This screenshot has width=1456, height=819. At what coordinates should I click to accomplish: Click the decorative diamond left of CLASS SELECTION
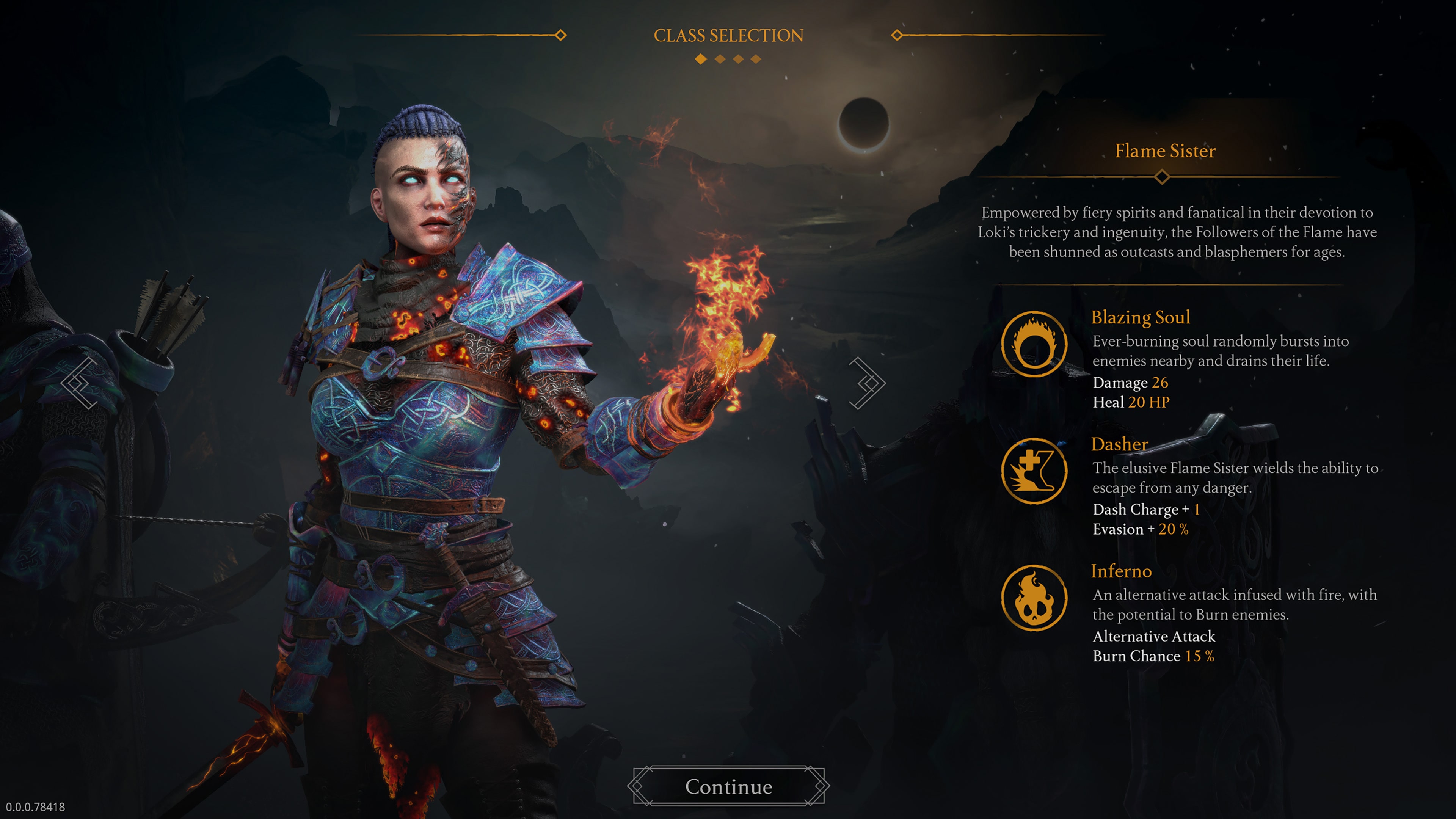coord(561,36)
